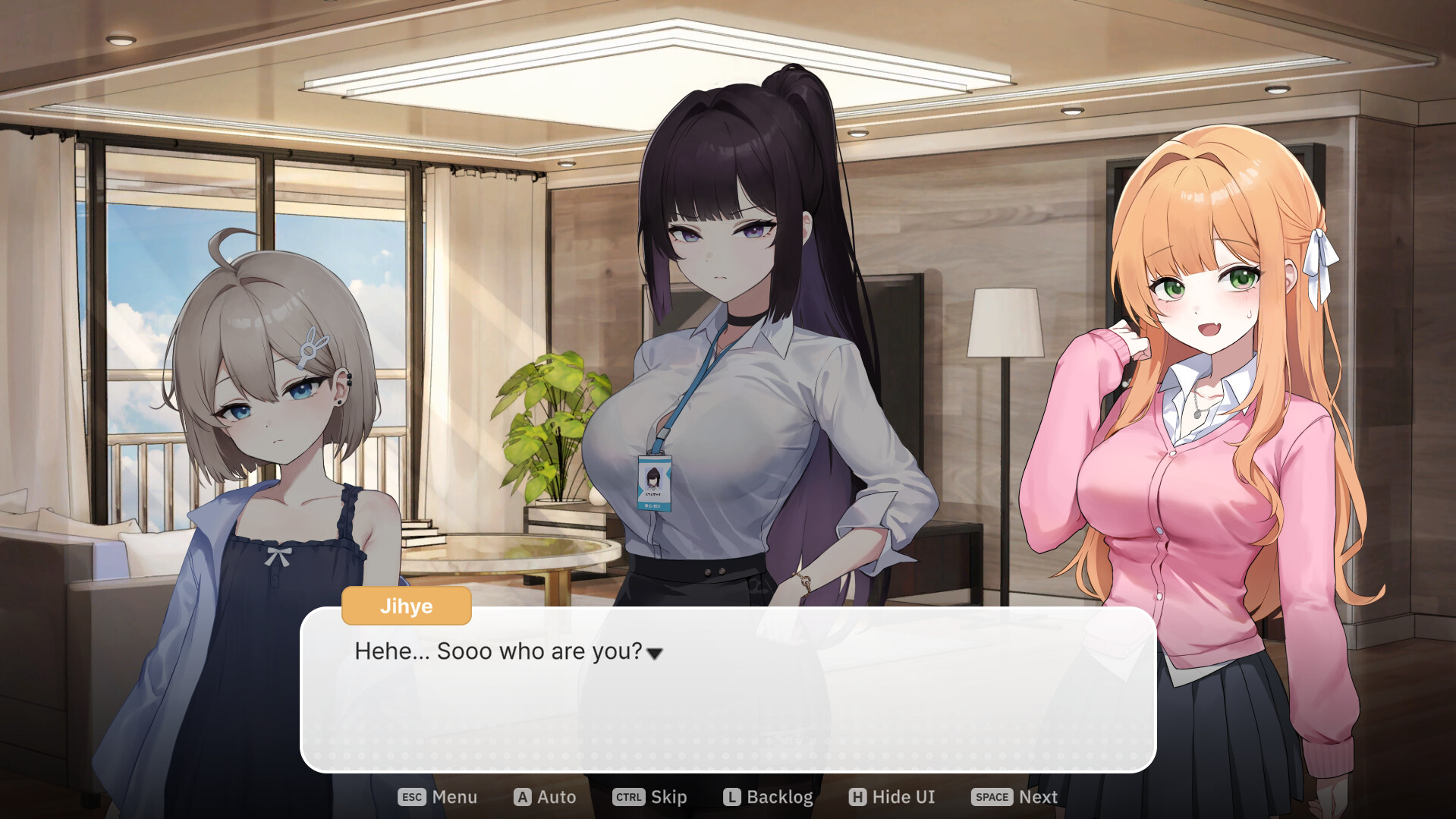Screen dimensions: 1456x819
Task: Select the A key icon next to Auto
Action: [521, 797]
